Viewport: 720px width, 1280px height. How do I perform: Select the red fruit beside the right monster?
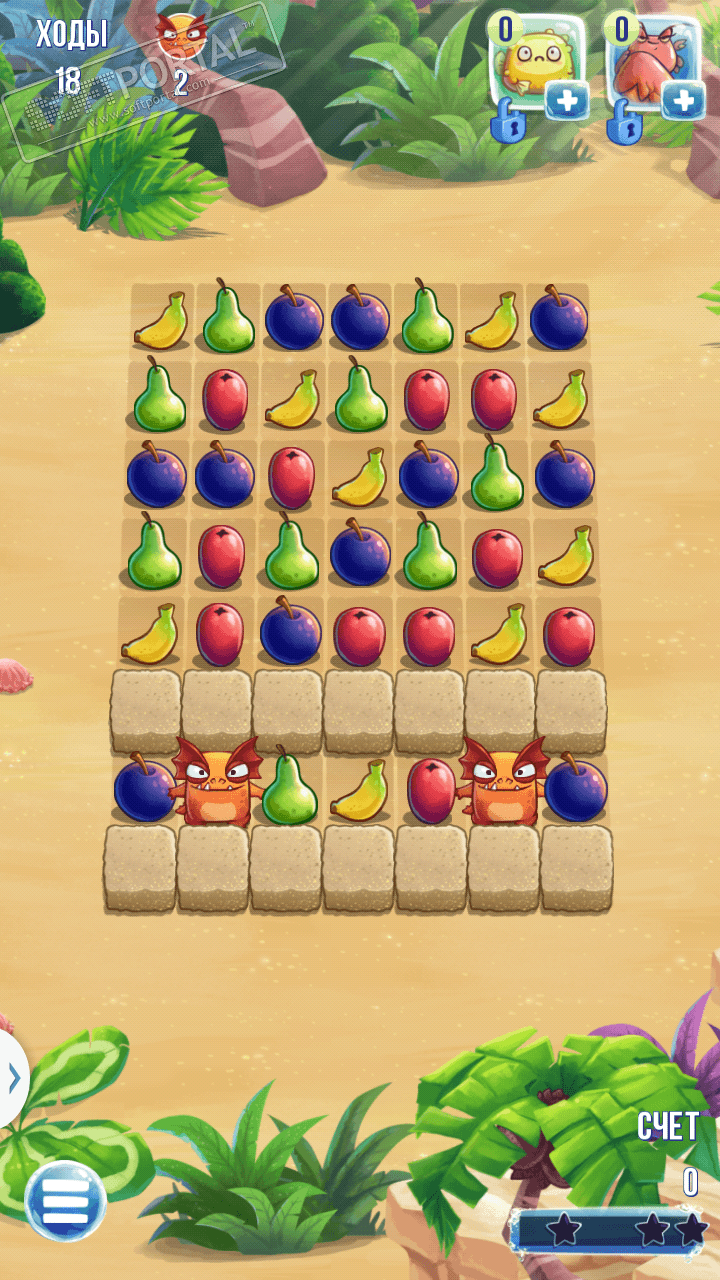pyautogui.click(x=431, y=789)
